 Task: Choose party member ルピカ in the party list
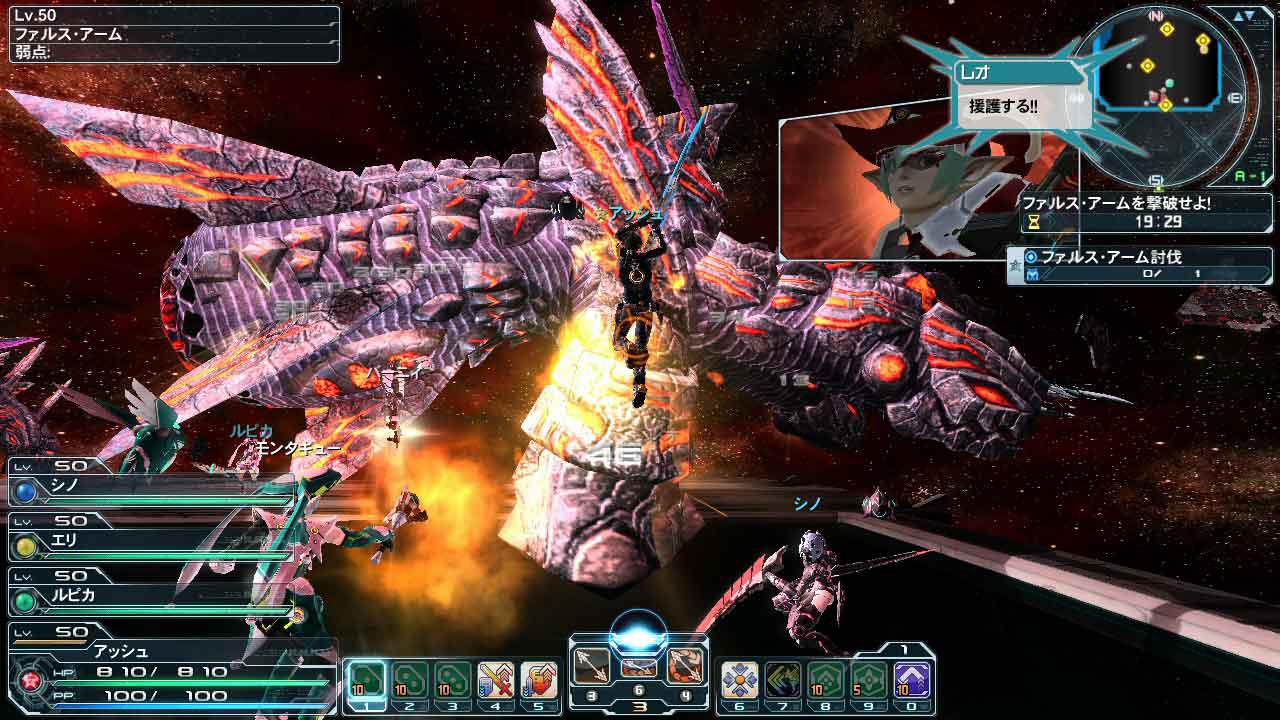pyautogui.click(x=150, y=600)
